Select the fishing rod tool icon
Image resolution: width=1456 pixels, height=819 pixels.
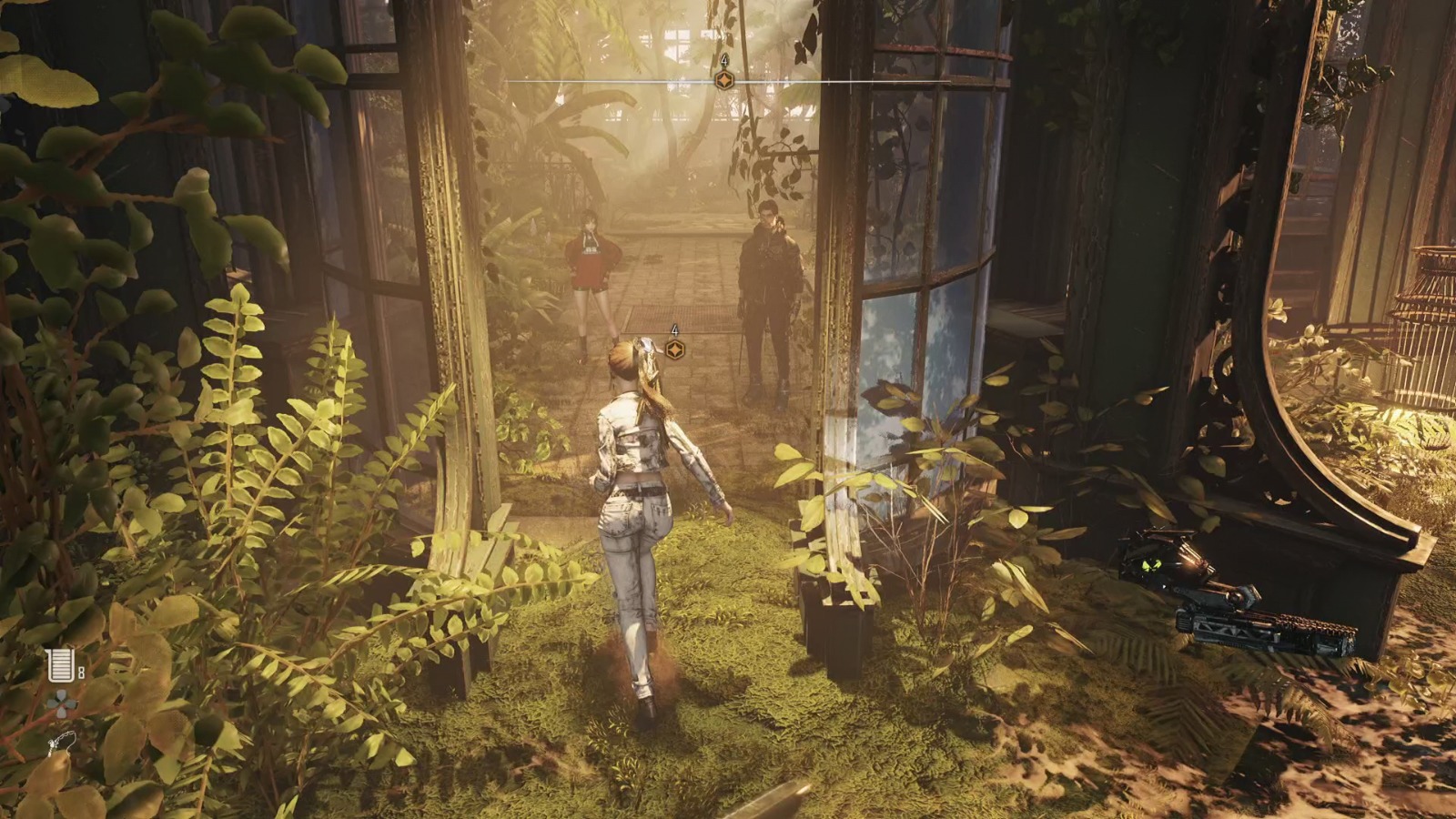coord(60,745)
